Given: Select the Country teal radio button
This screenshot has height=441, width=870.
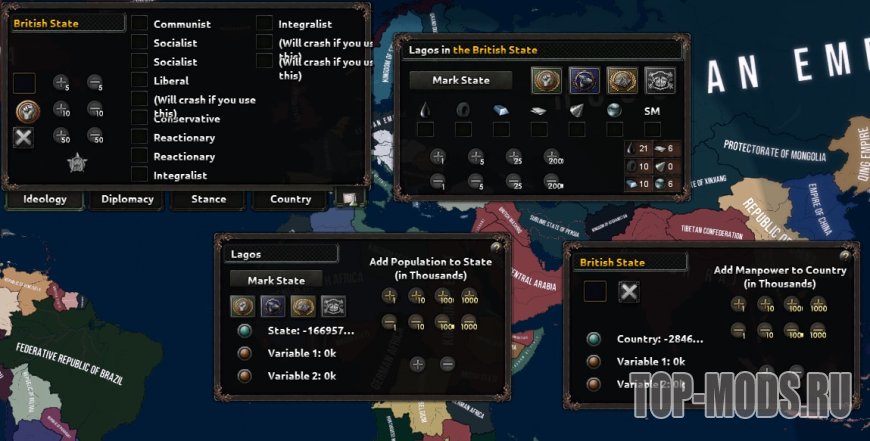Looking at the screenshot, I should pyautogui.click(x=594, y=338).
